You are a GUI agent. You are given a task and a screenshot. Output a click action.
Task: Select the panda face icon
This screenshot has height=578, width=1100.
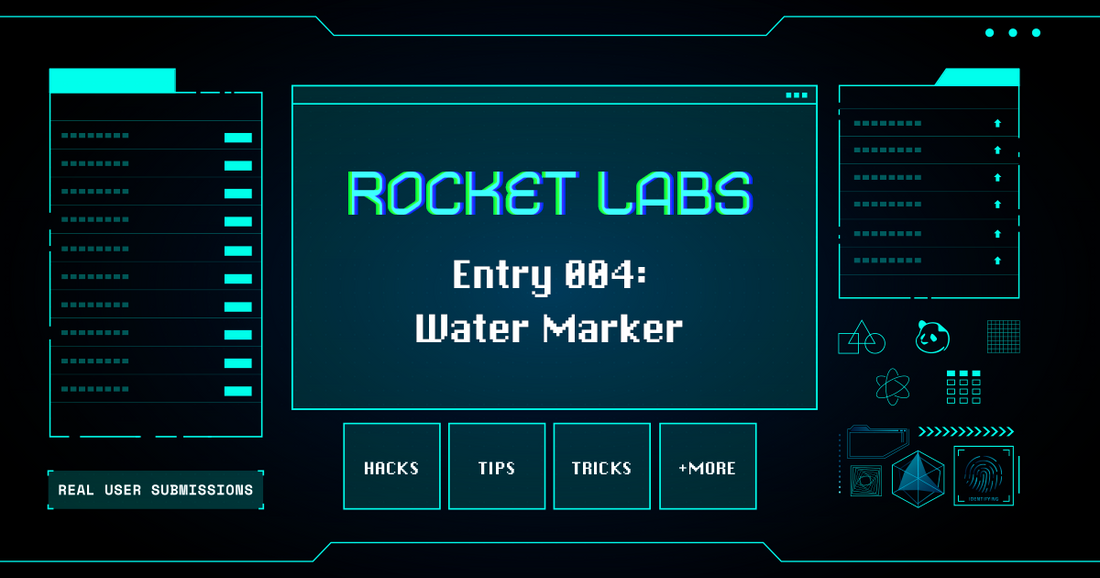coord(932,337)
